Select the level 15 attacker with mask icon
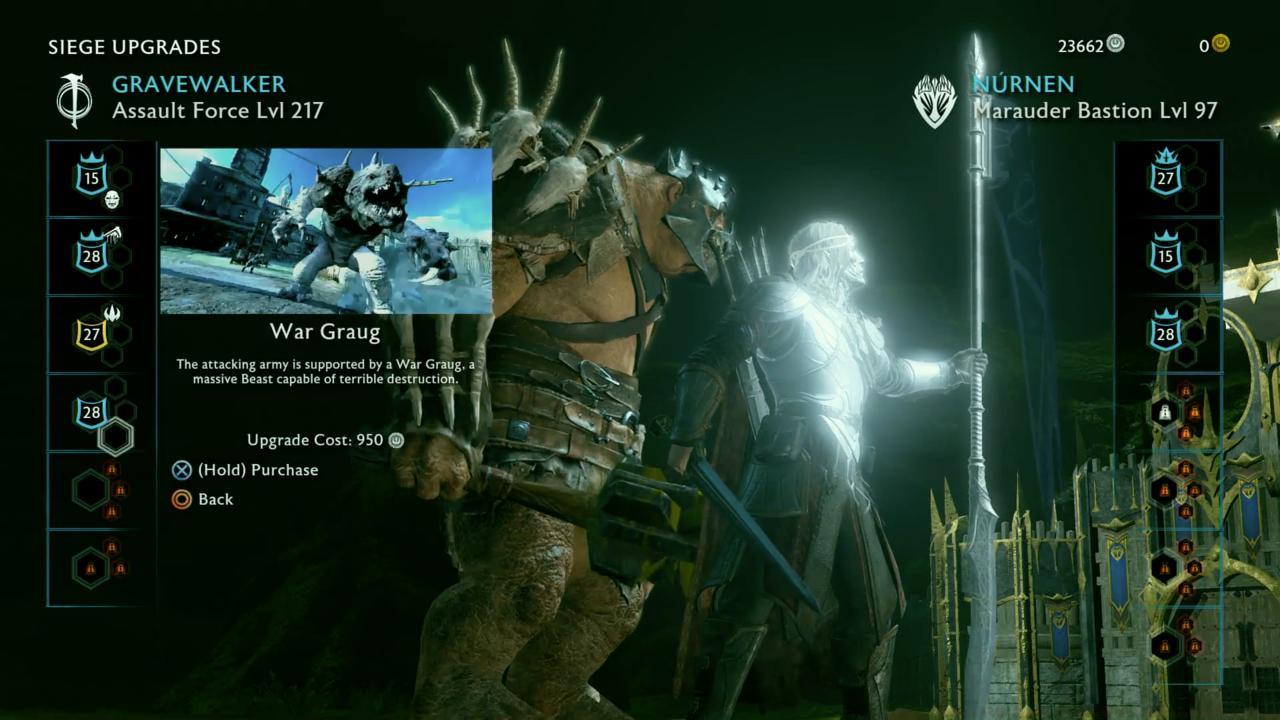Image resolution: width=1280 pixels, height=720 pixels. click(x=90, y=178)
